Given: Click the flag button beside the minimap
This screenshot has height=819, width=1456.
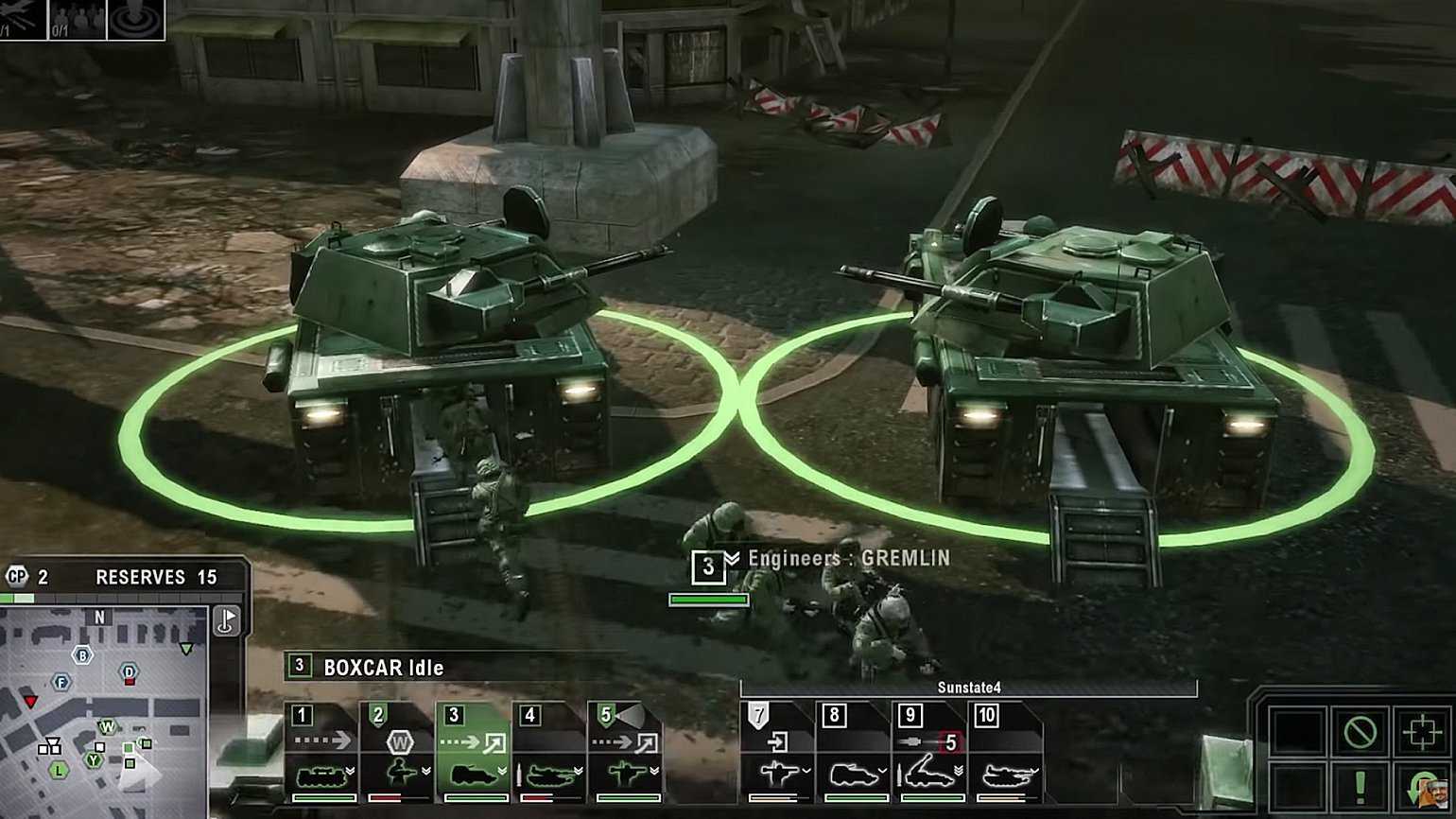Looking at the screenshot, I should [x=227, y=620].
